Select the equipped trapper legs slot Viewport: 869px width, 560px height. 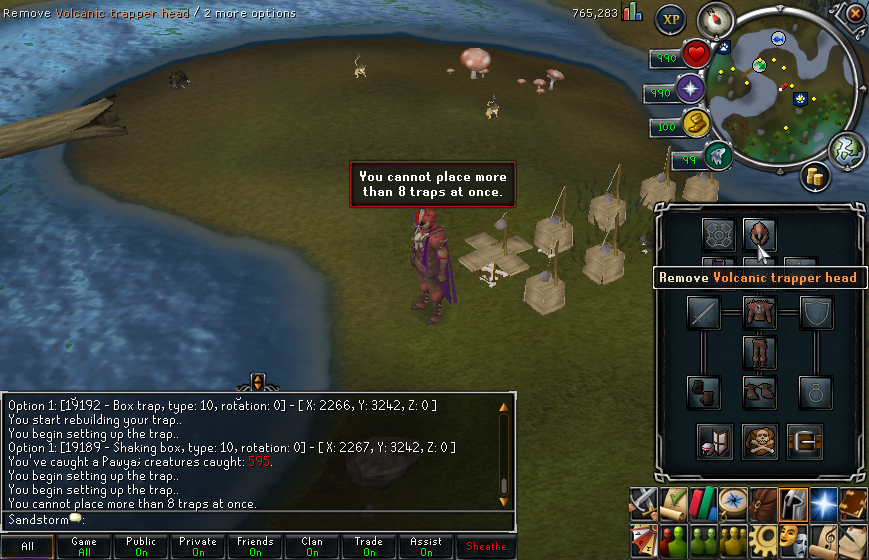(x=760, y=352)
